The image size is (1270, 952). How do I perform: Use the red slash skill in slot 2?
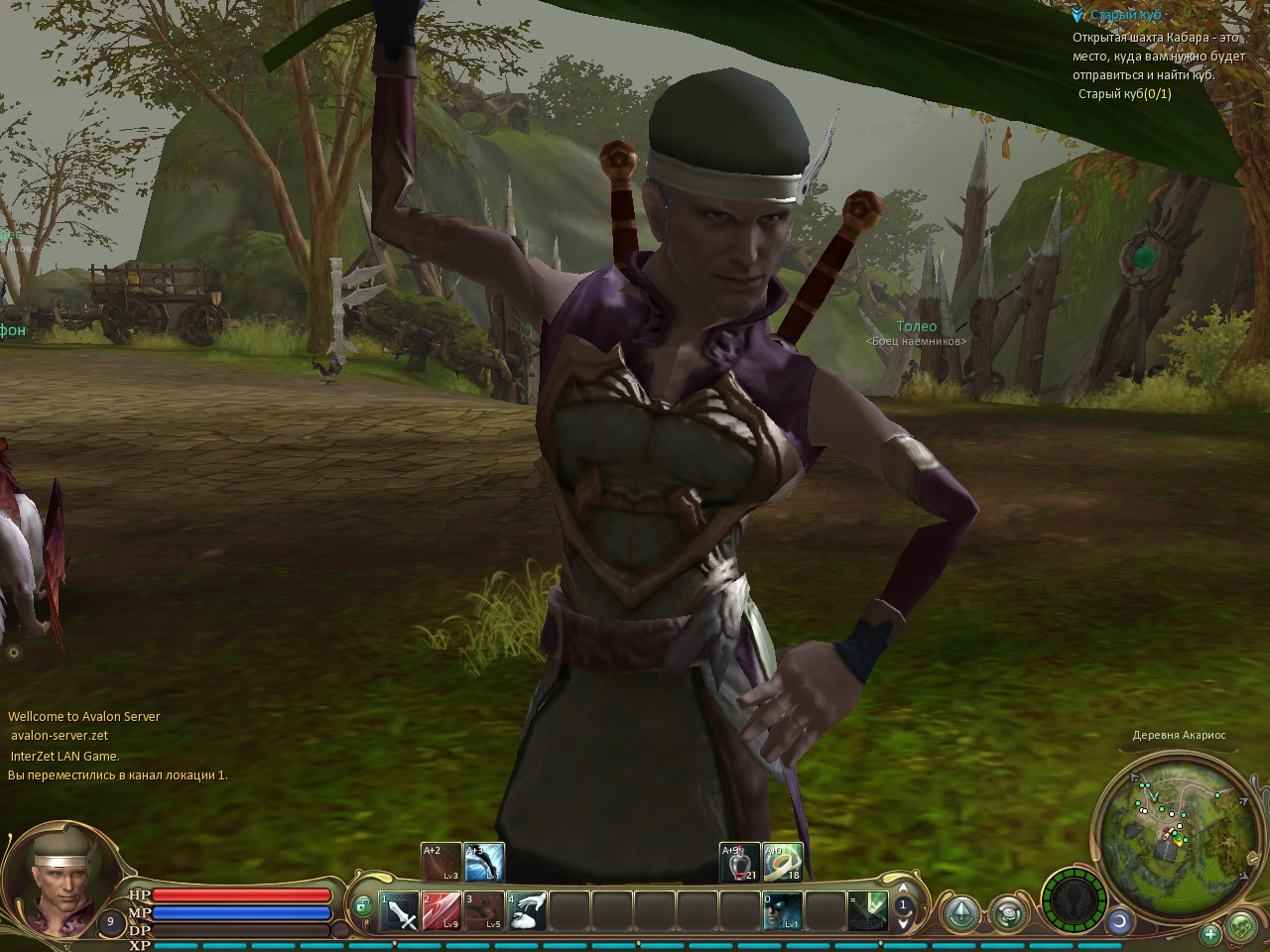[x=442, y=911]
